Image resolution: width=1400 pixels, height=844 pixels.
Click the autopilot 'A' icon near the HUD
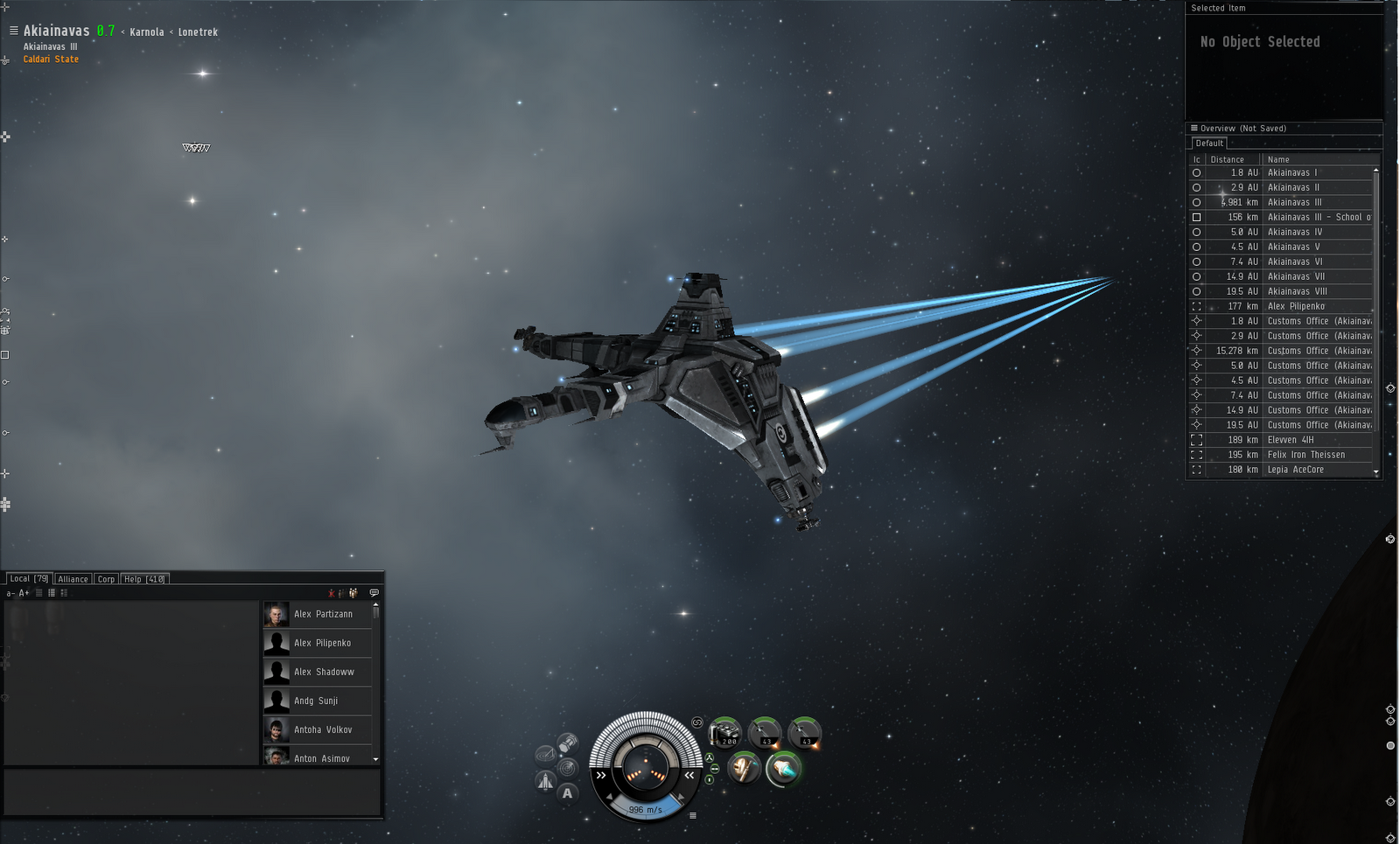point(567,792)
